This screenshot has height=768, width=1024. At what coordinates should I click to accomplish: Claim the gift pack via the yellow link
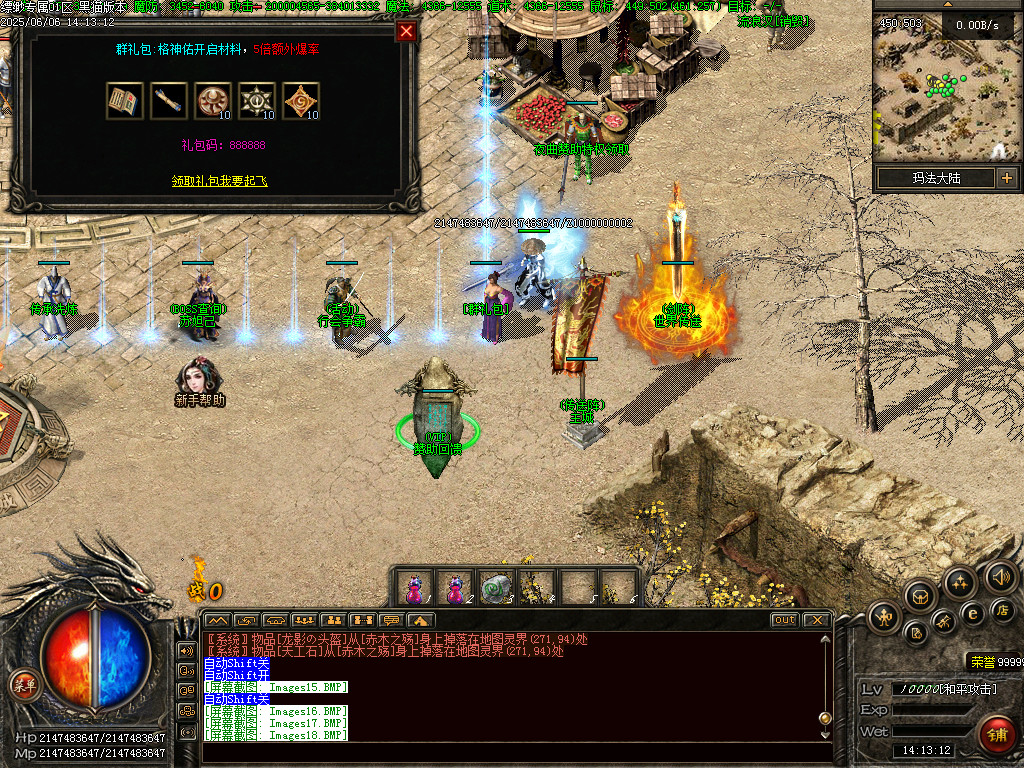coord(219,181)
